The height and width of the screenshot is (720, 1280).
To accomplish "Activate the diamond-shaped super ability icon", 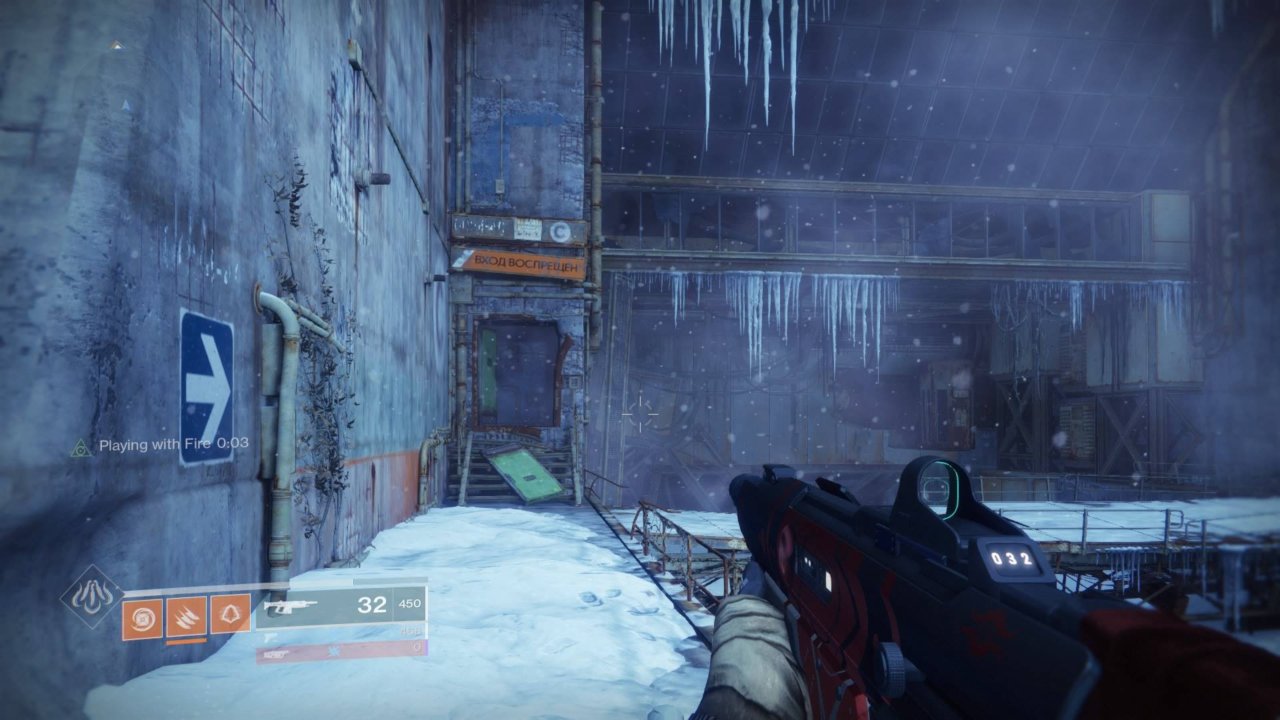I will pos(92,597).
